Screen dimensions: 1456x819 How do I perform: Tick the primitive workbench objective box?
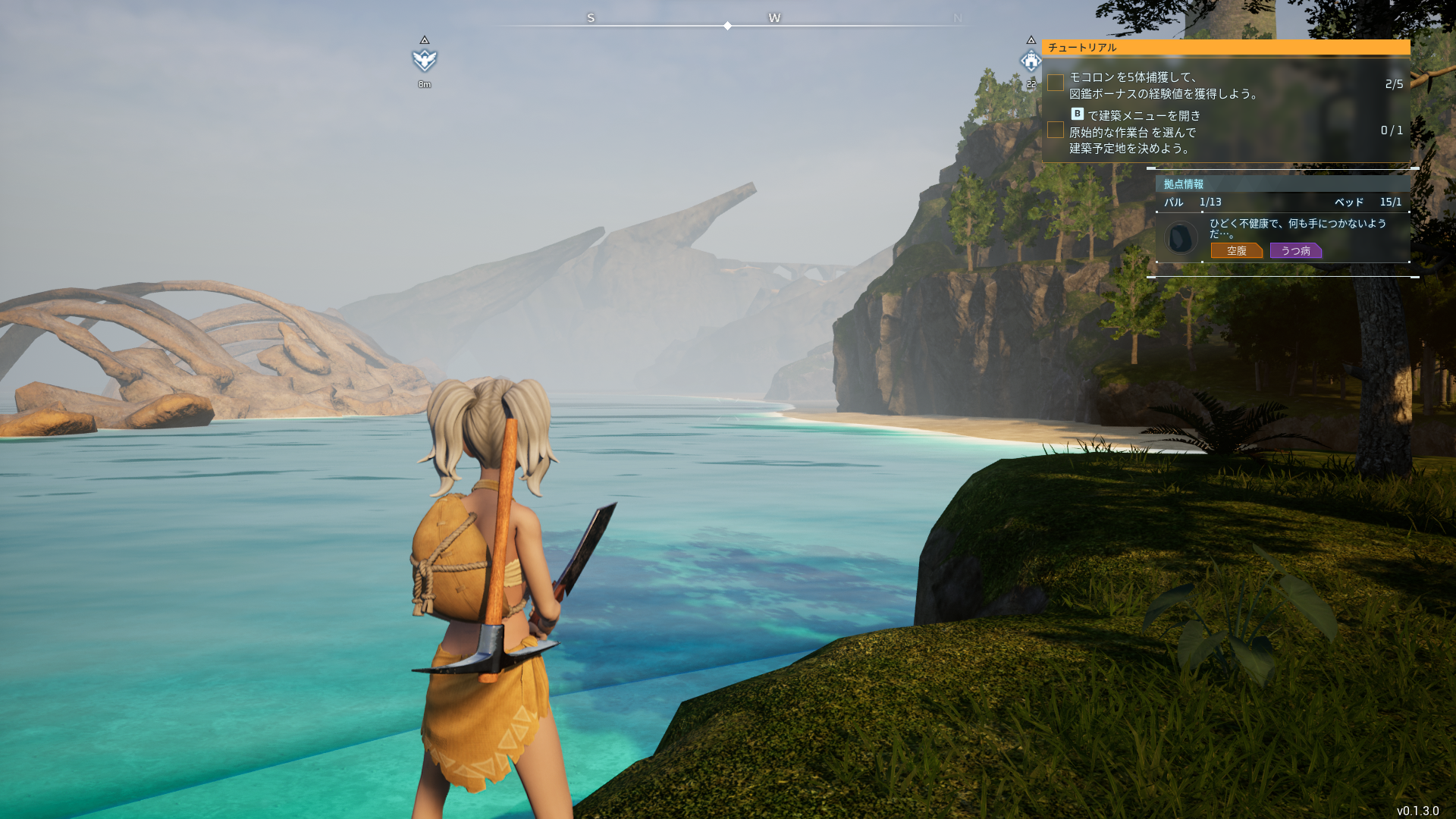1055,130
